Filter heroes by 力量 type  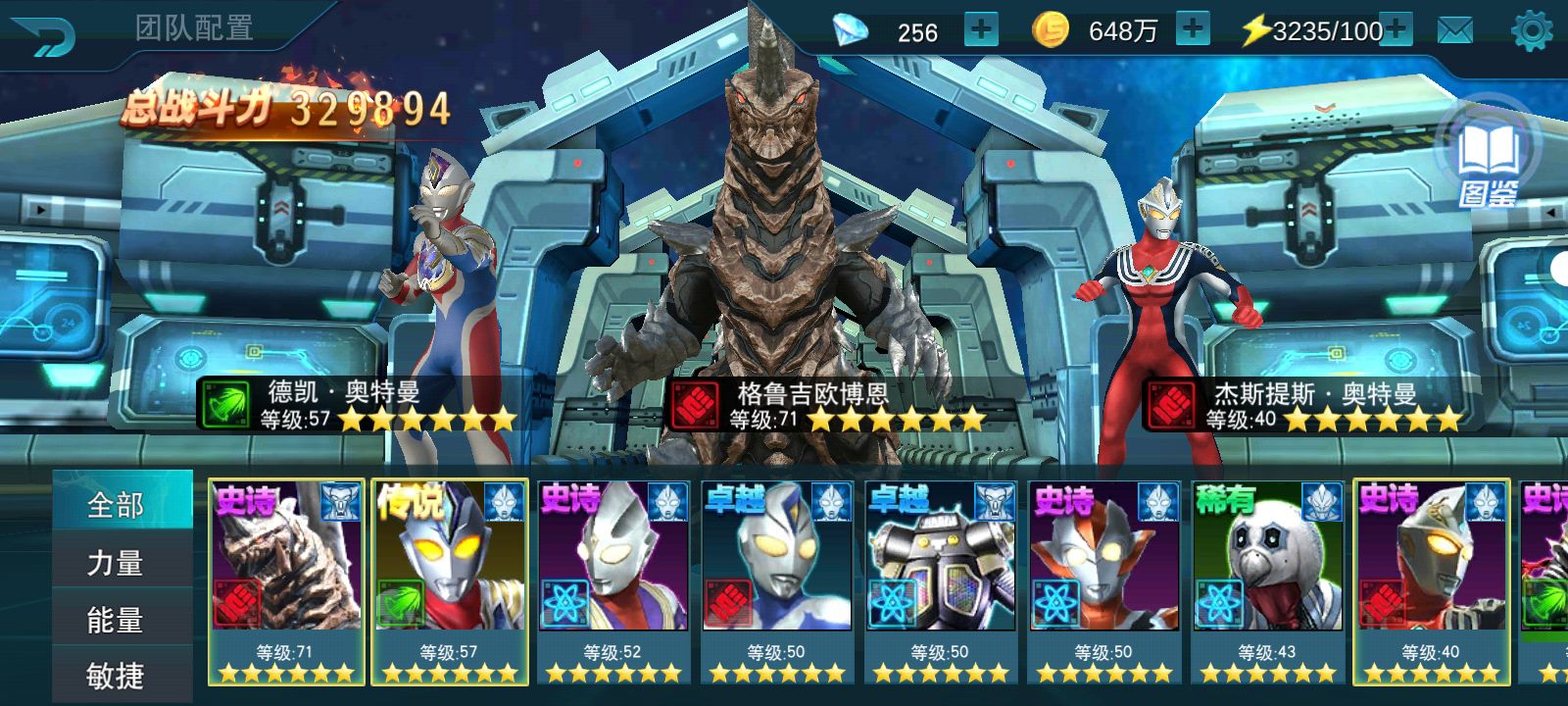pyautogui.click(x=117, y=562)
